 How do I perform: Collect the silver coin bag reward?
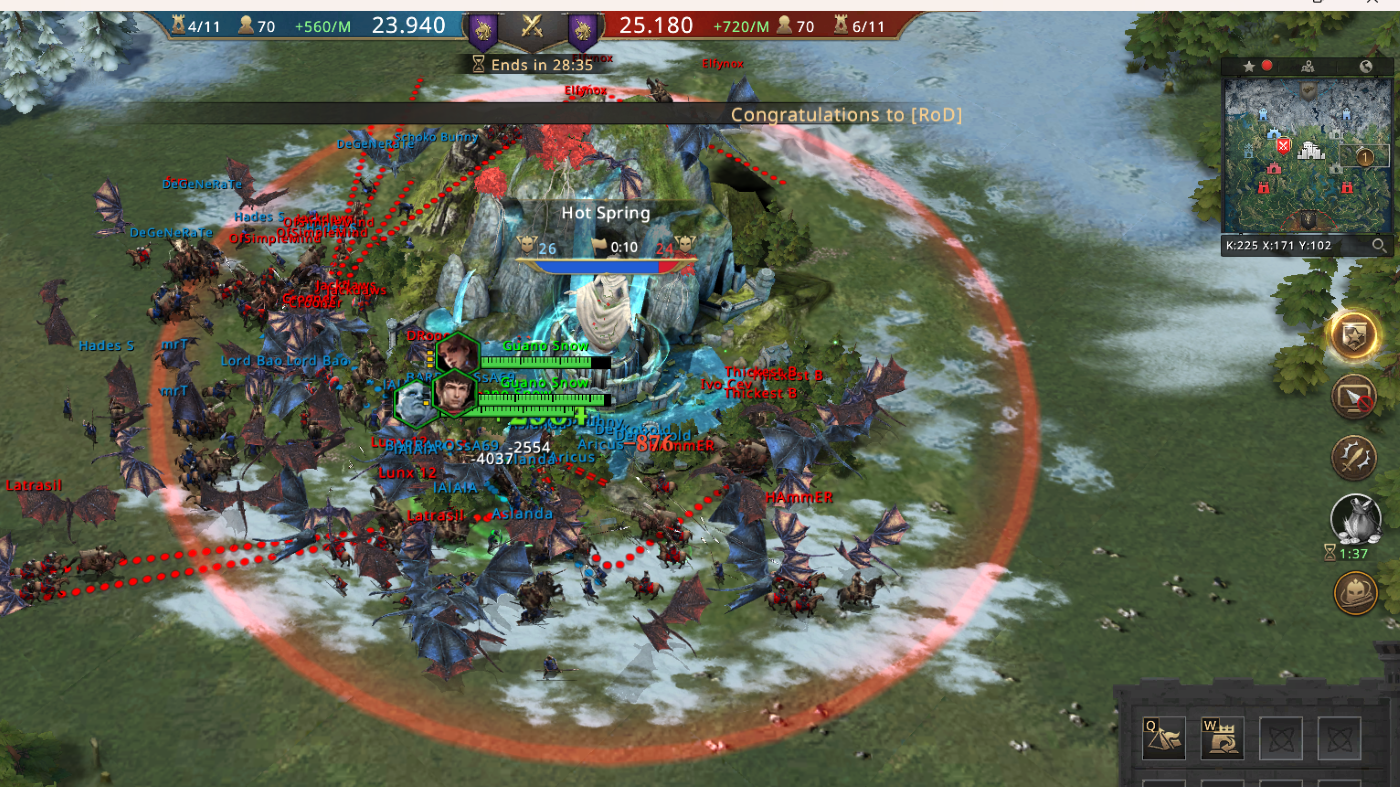(1355, 519)
